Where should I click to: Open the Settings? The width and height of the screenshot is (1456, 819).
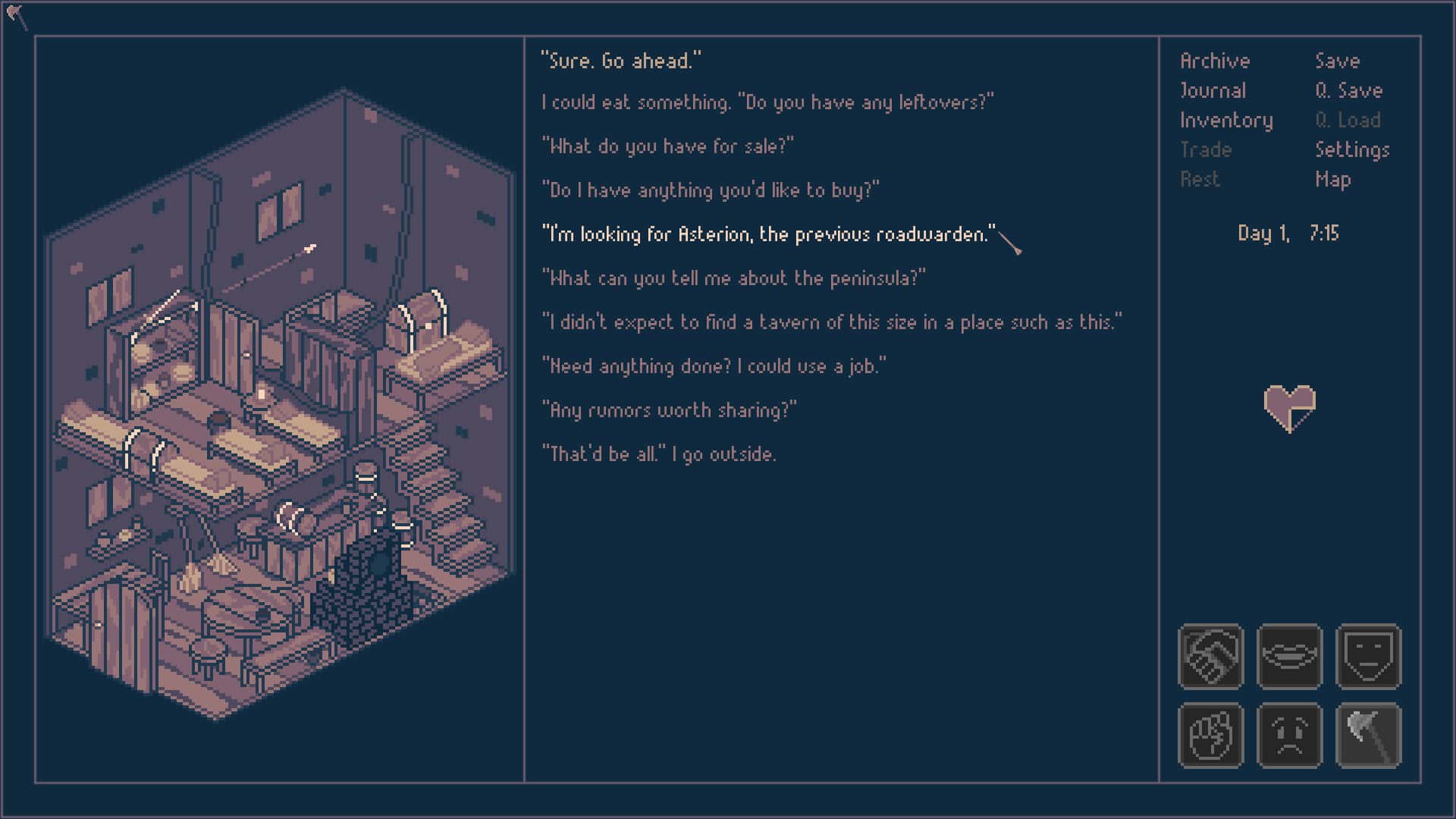(1353, 150)
